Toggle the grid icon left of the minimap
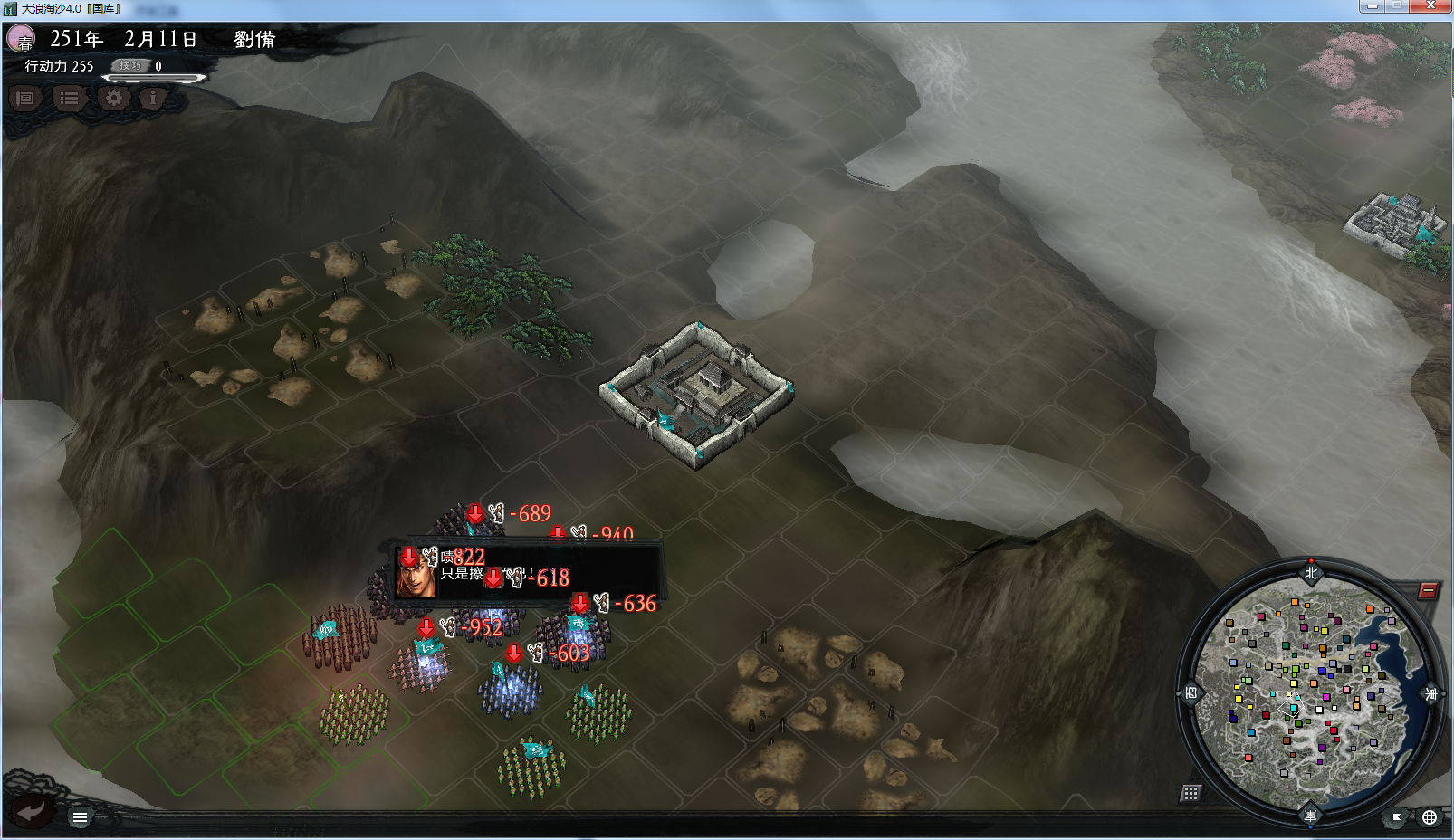This screenshot has width=1454, height=840. [x=1191, y=793]
